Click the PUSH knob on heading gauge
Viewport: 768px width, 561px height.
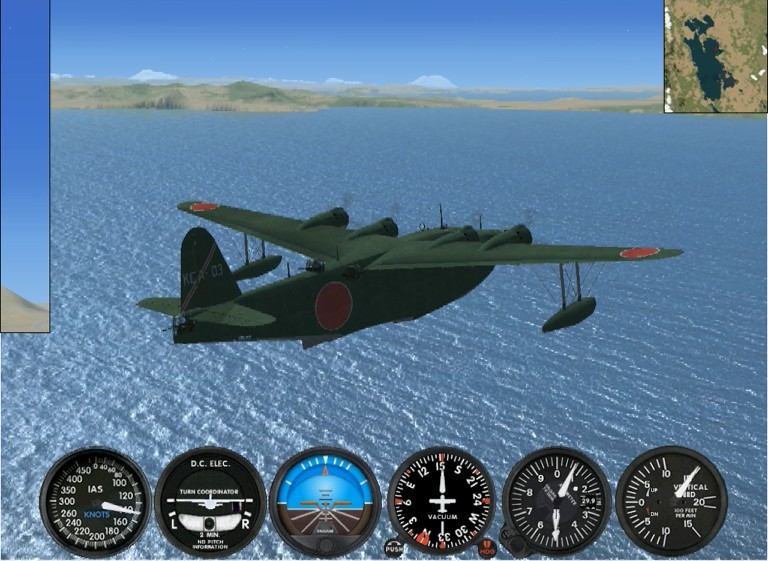pos(394,547)
